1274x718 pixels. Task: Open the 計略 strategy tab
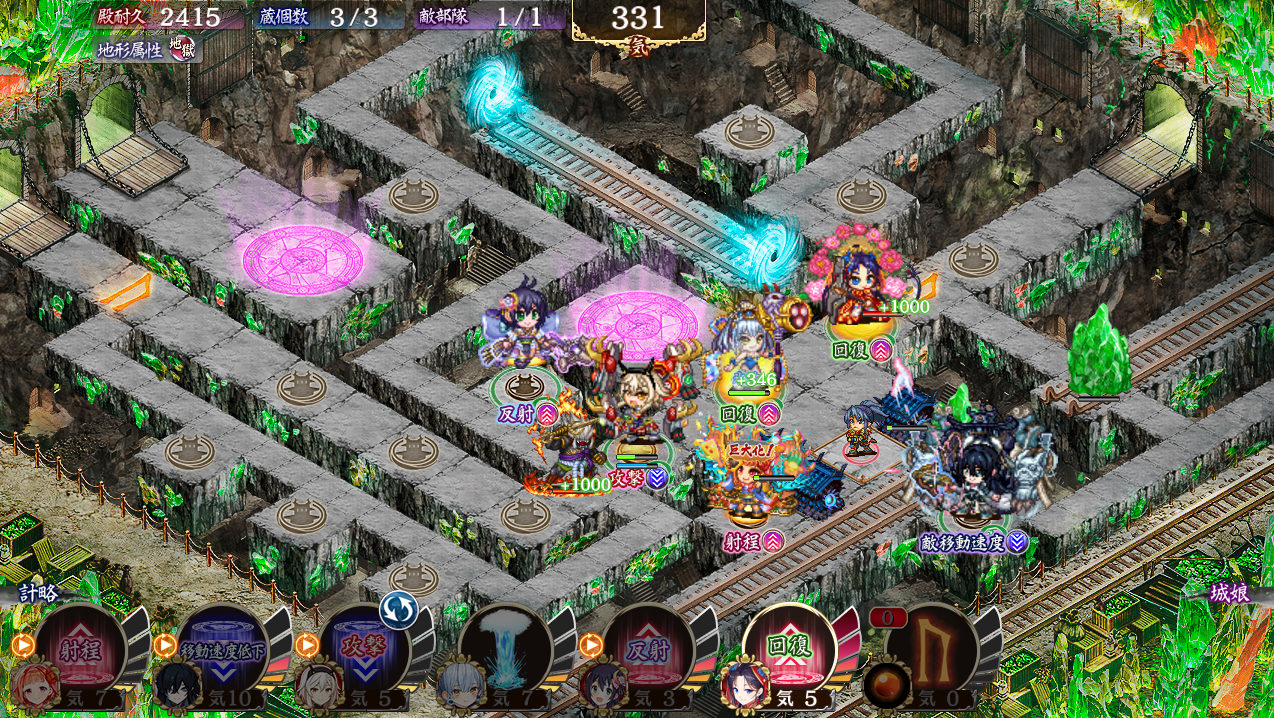click(40, 593)
